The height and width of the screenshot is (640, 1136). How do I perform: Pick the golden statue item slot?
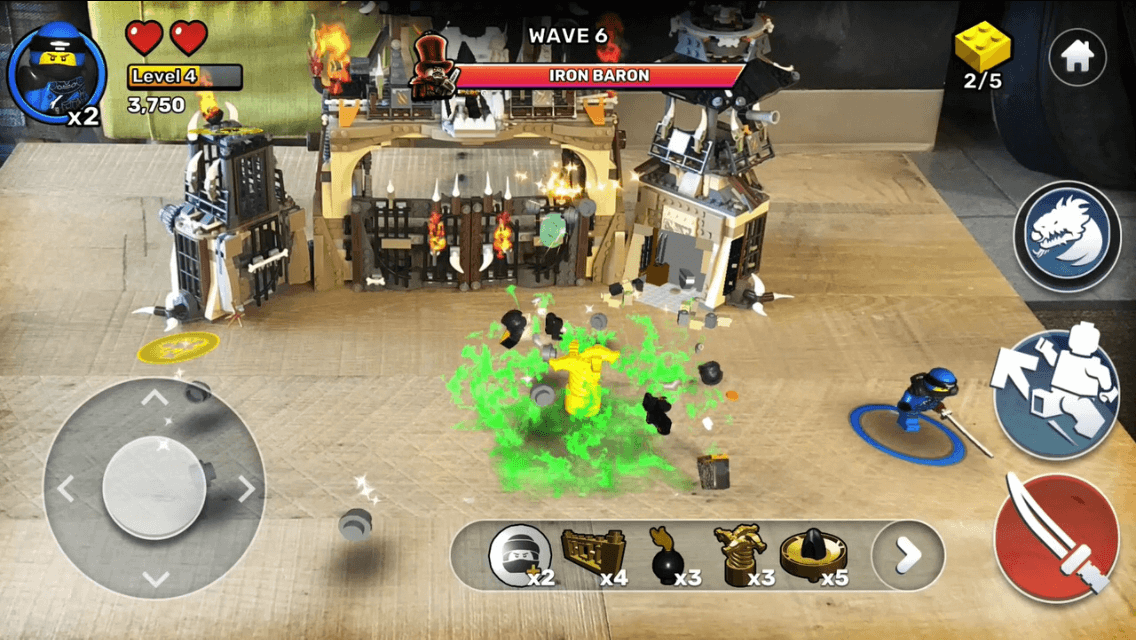[x=739, y=553]
